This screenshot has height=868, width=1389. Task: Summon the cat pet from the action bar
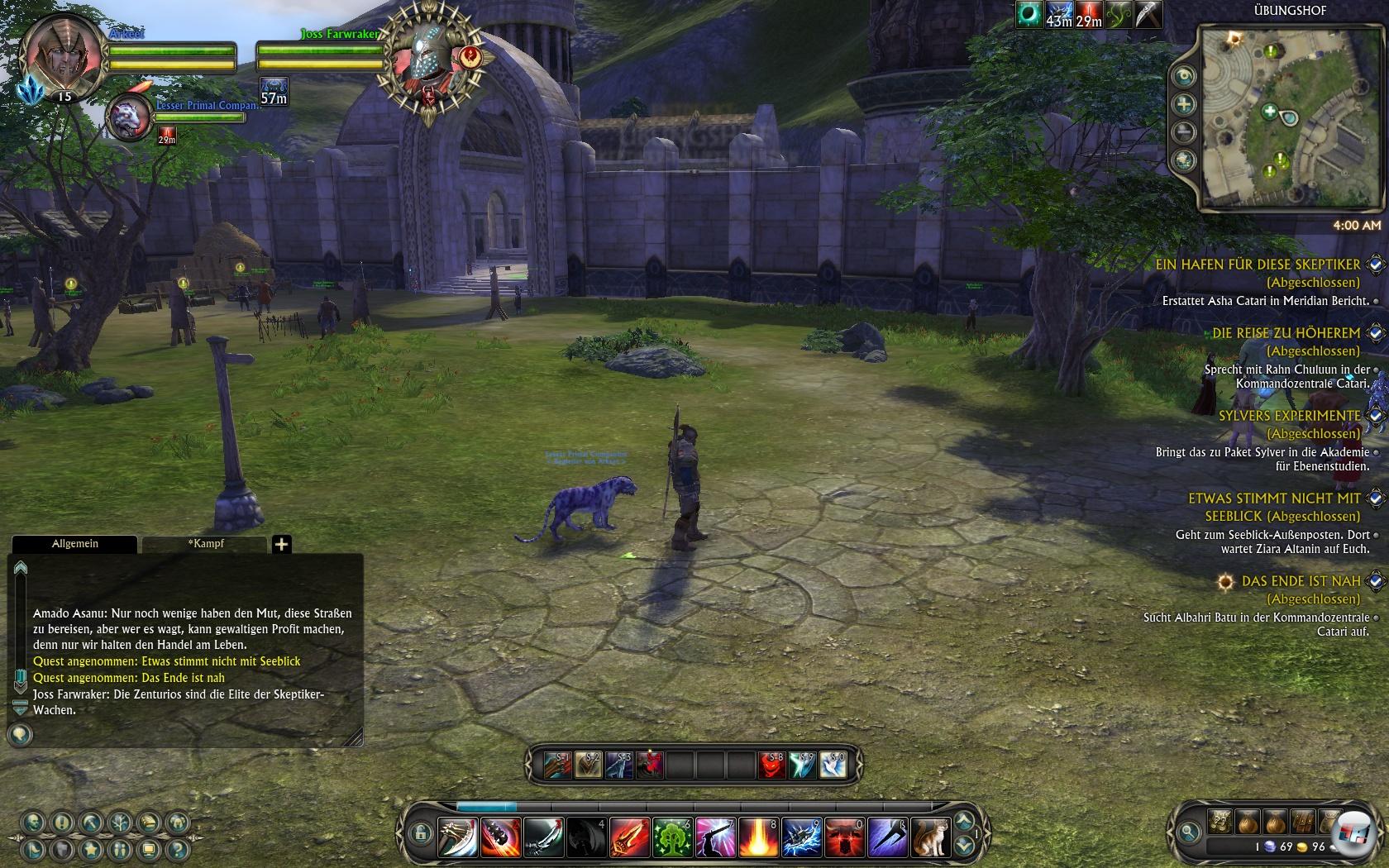tap(930, 837)
